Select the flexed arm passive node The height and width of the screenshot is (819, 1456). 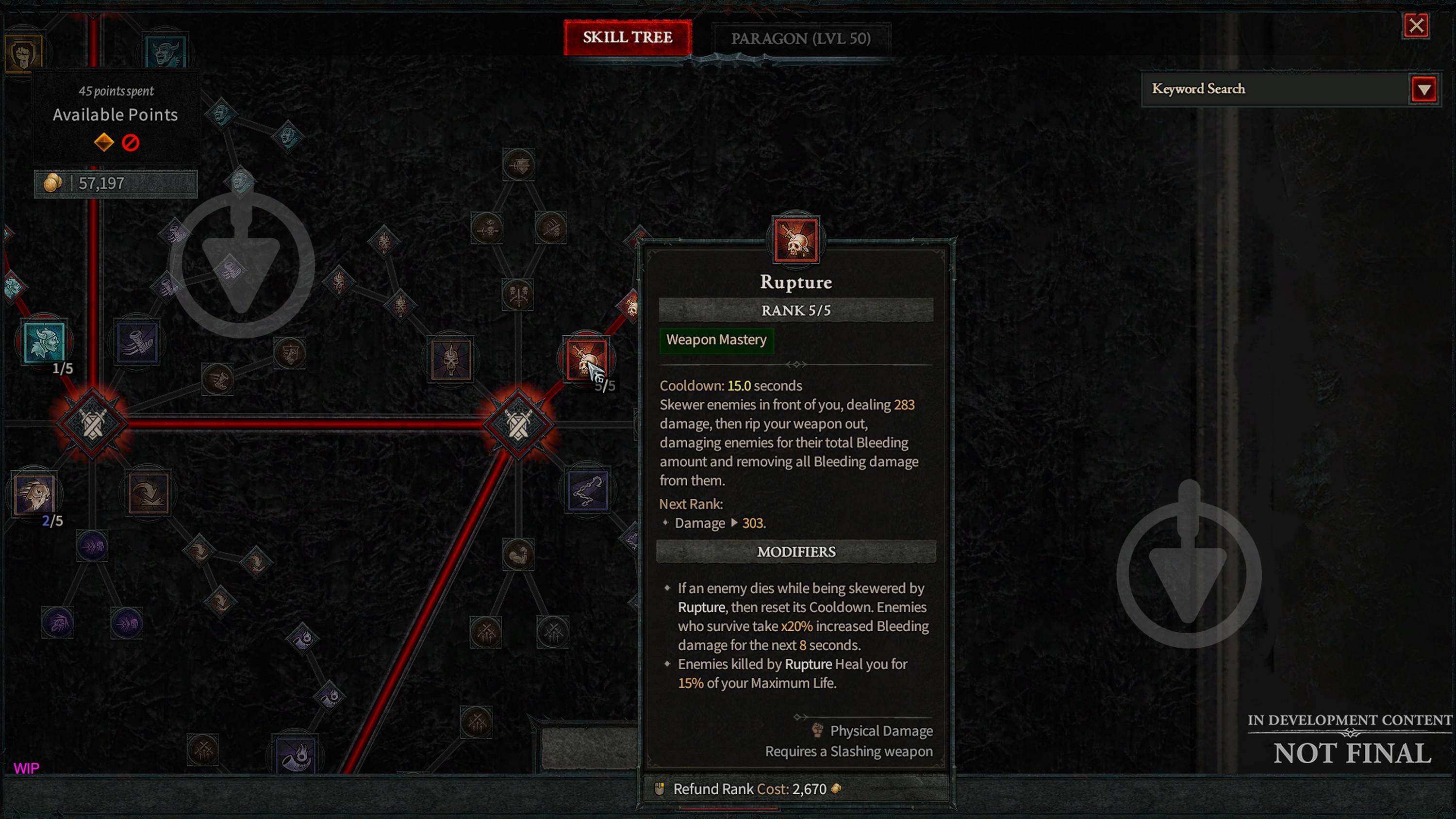click(518, 555)
